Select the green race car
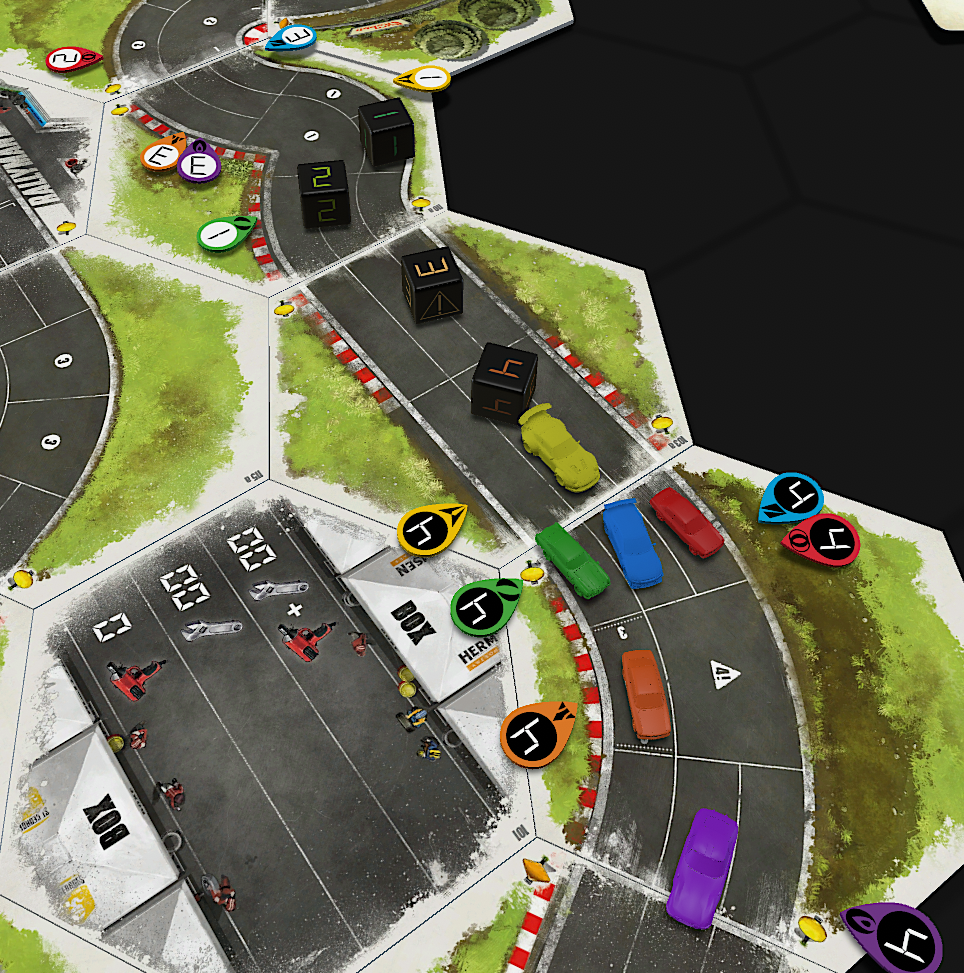This screenshot has width=964, height=973. [x=572, y=561]
